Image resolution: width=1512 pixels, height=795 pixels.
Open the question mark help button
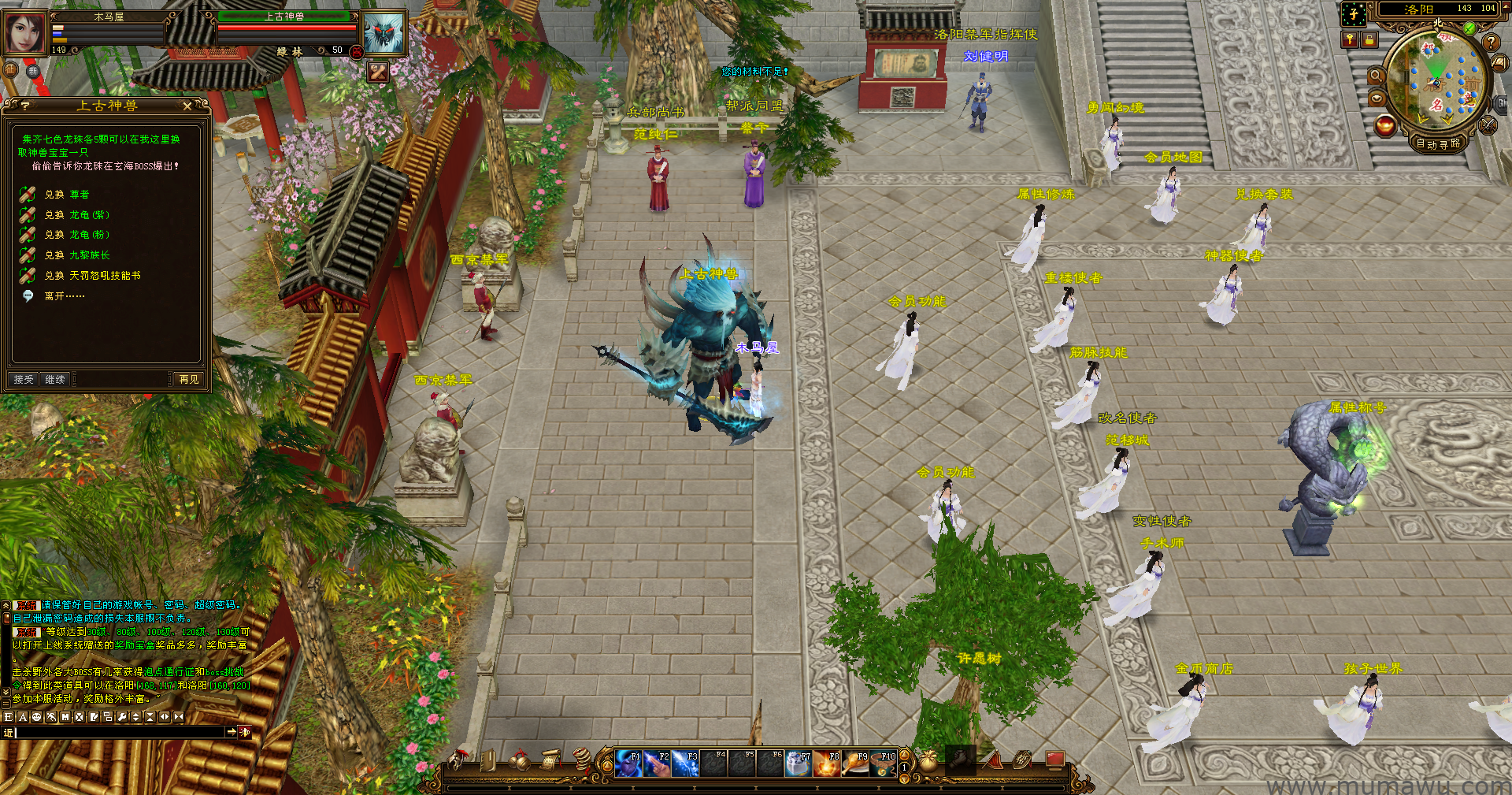pyautogui.click(x=1490, y=43)
